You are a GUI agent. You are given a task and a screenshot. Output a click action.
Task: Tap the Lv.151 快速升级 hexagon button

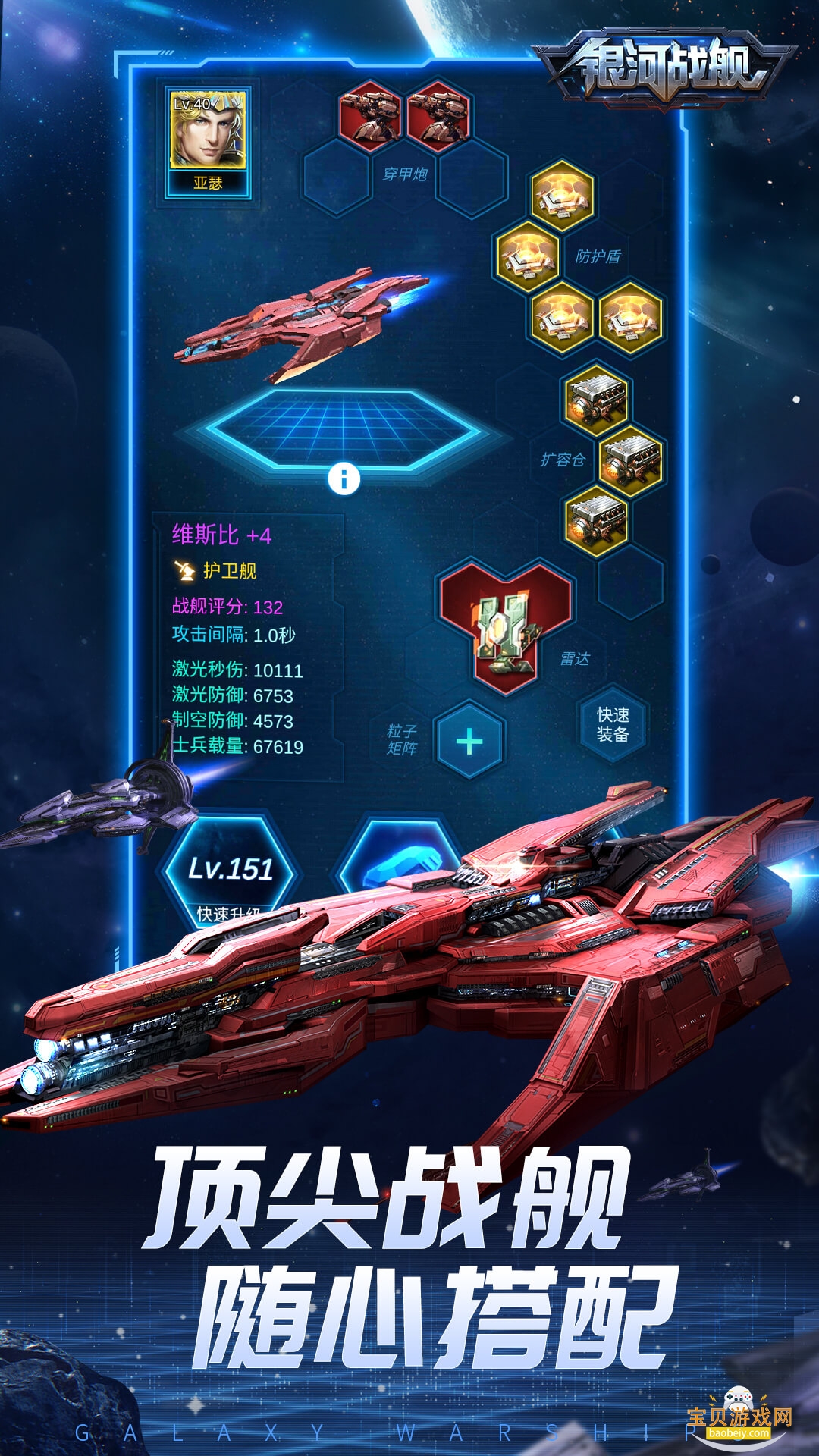click(x=230, y=872)
